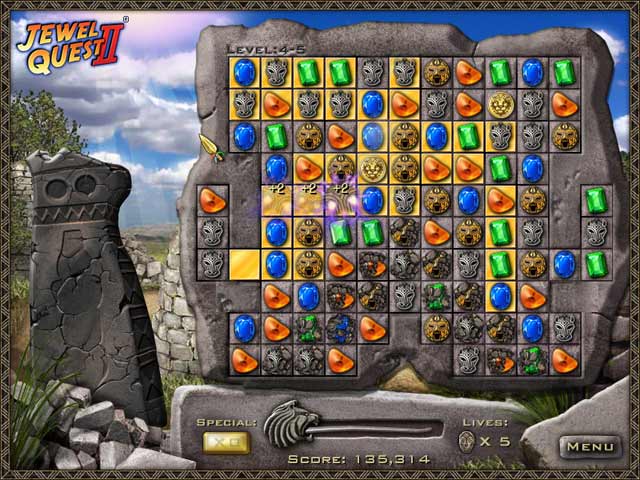
Task: Activate the Special X0 button
Action: (226, 442)
